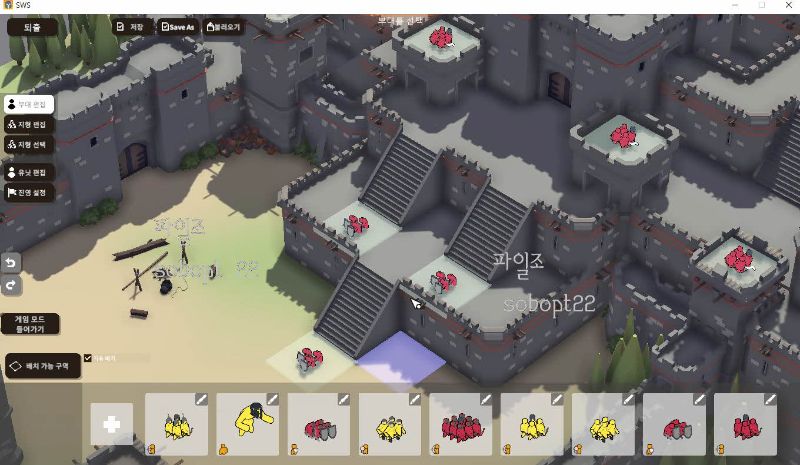Screen dimensions: 800x465
Task: Open the Save As dialog
Action: tap(178, 27)
